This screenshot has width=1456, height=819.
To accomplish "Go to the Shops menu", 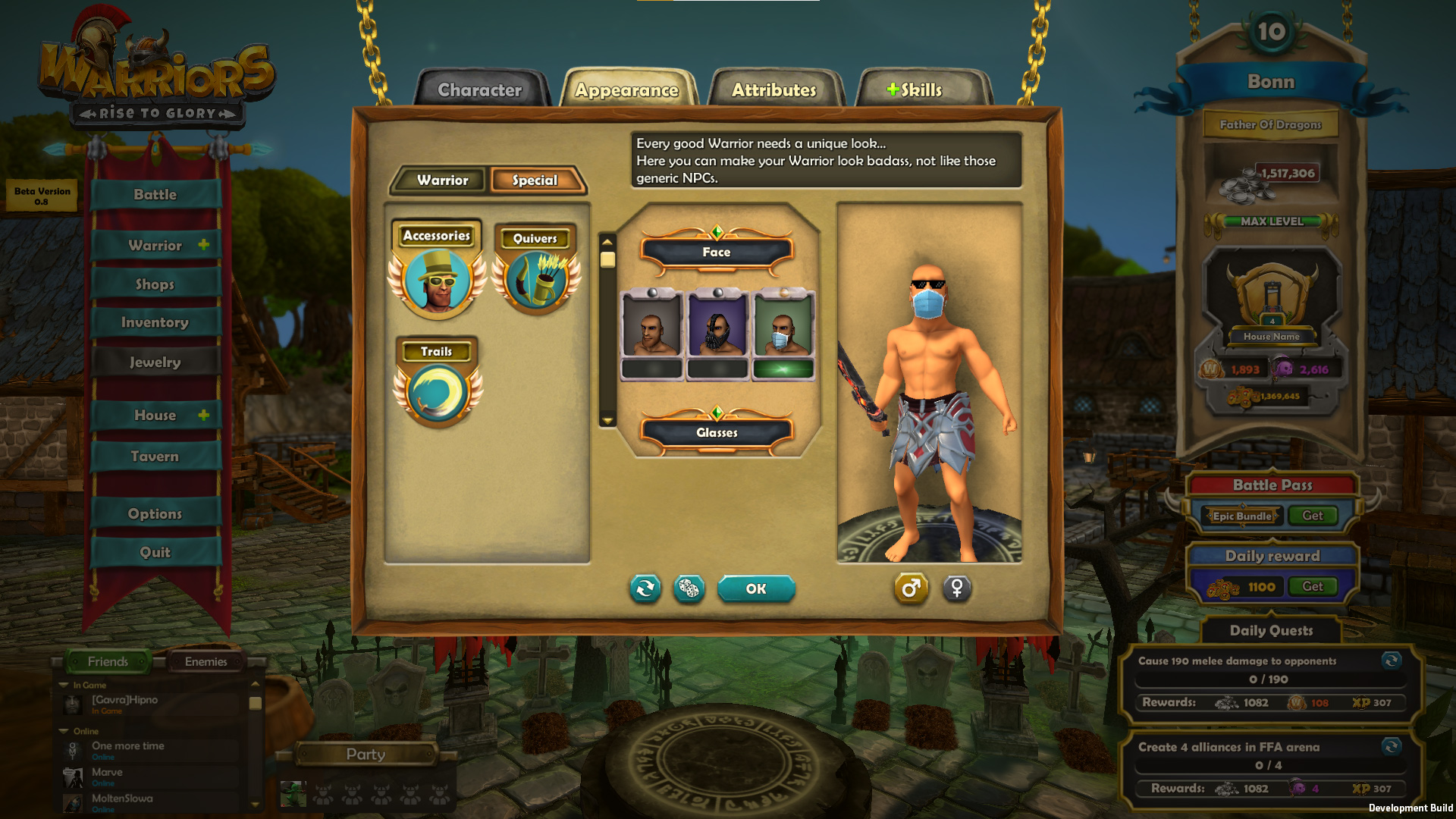I will (x=155, y=284).
